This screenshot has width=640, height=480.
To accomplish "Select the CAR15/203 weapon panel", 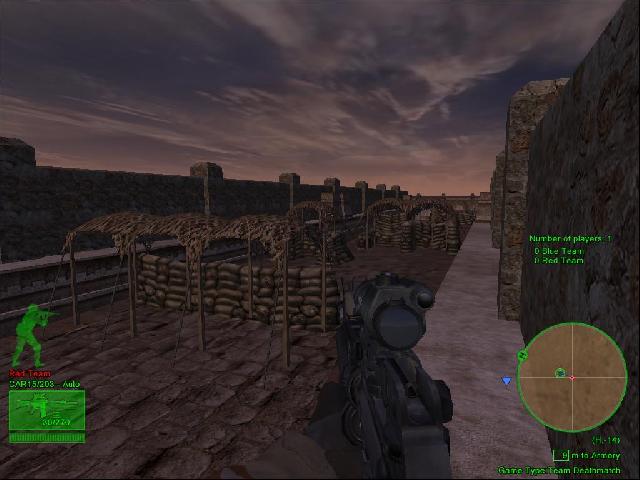I will (46, 410).
